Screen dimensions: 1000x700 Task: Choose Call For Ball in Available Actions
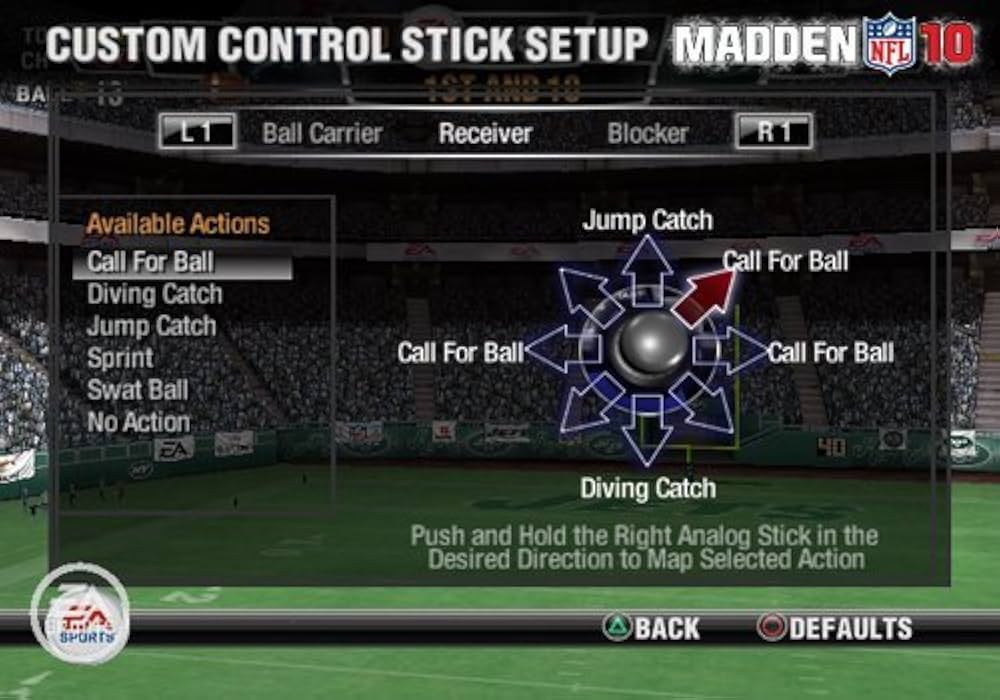150,263
